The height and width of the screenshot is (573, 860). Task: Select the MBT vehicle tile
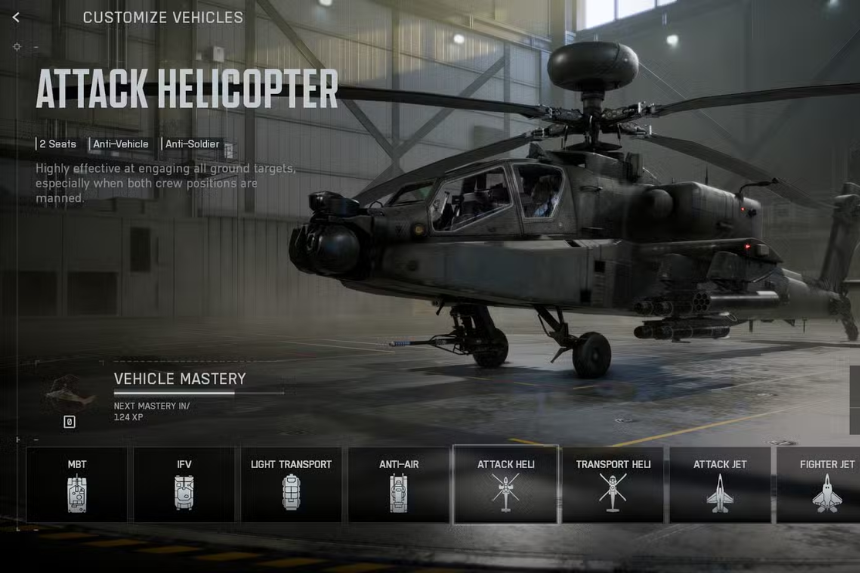click(x=77, y=485)
